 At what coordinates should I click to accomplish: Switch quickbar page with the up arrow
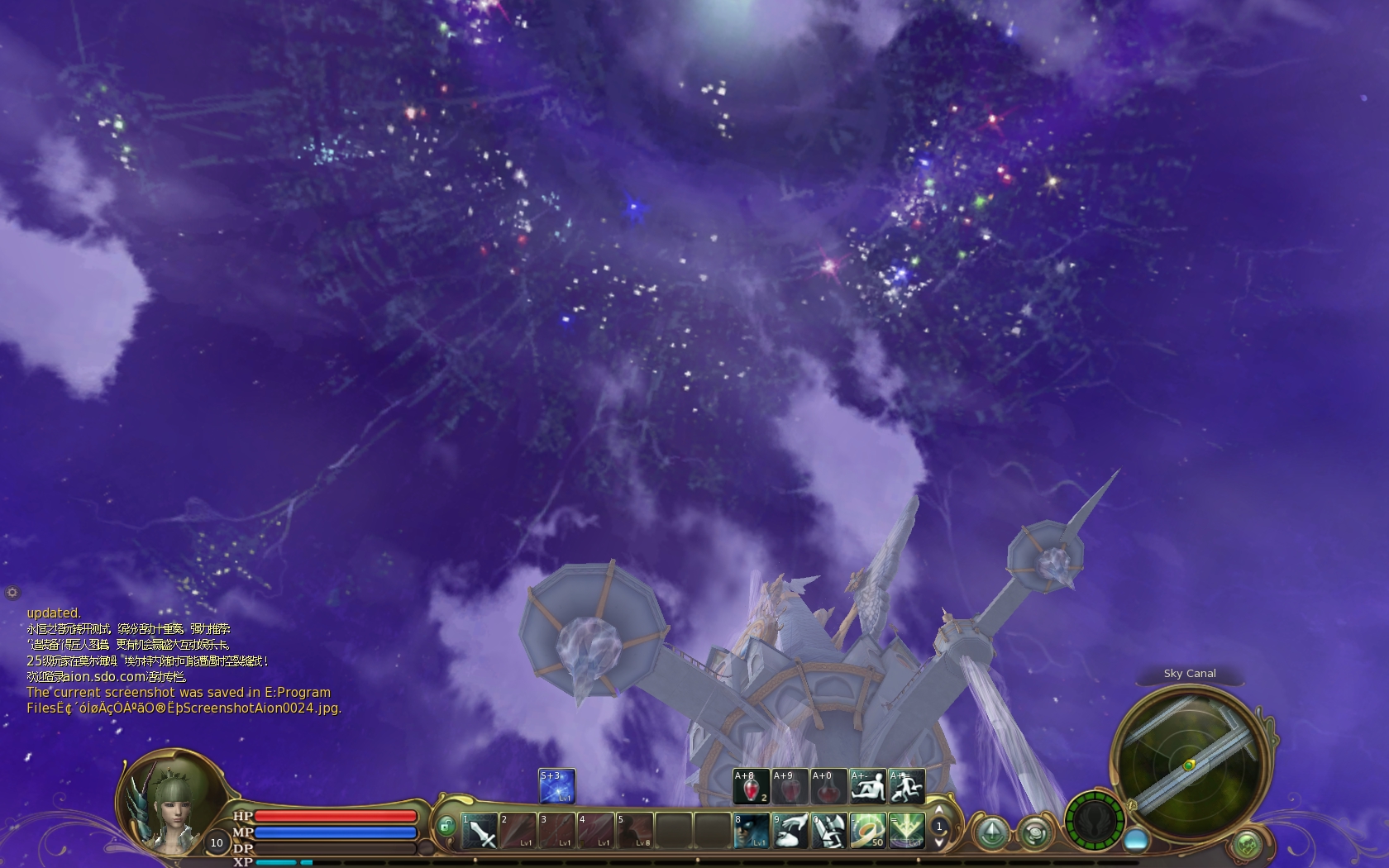tap(938, 810)
